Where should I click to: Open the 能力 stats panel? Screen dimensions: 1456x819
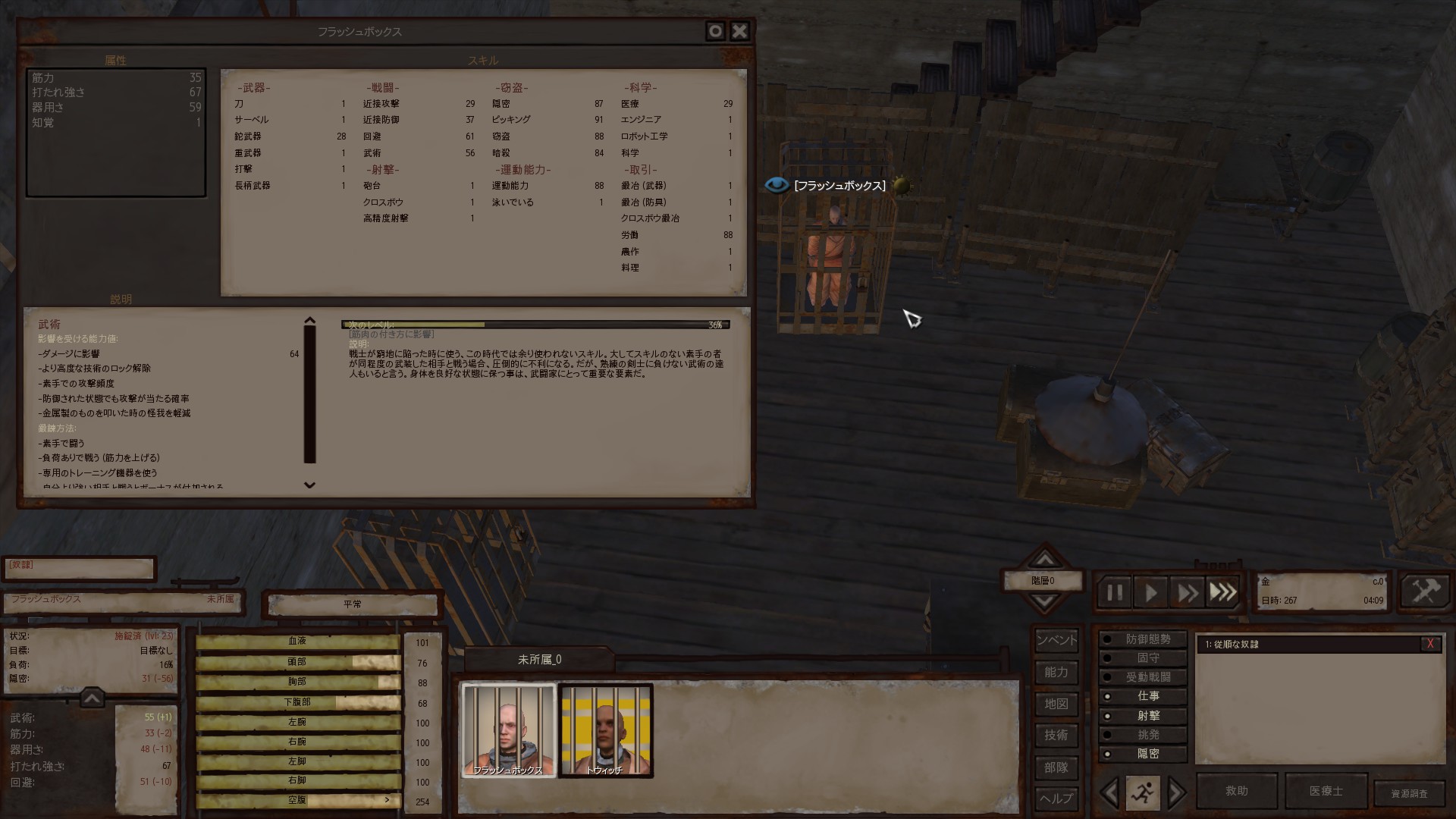click(x=1056, y=672)
